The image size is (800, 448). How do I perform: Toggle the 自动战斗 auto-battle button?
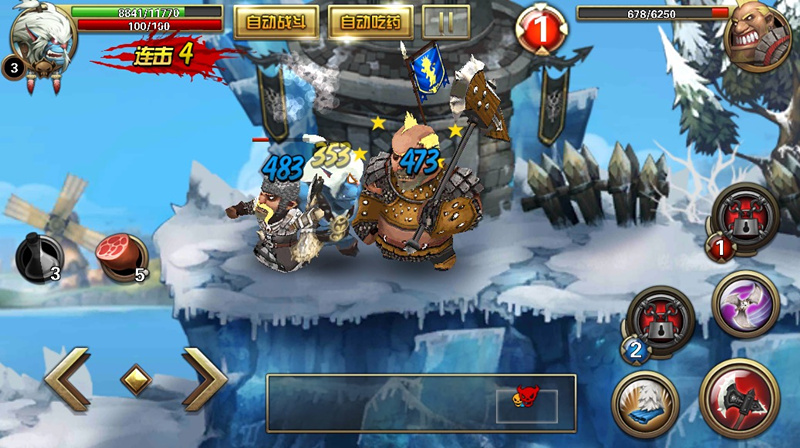(x=276, y=21)
